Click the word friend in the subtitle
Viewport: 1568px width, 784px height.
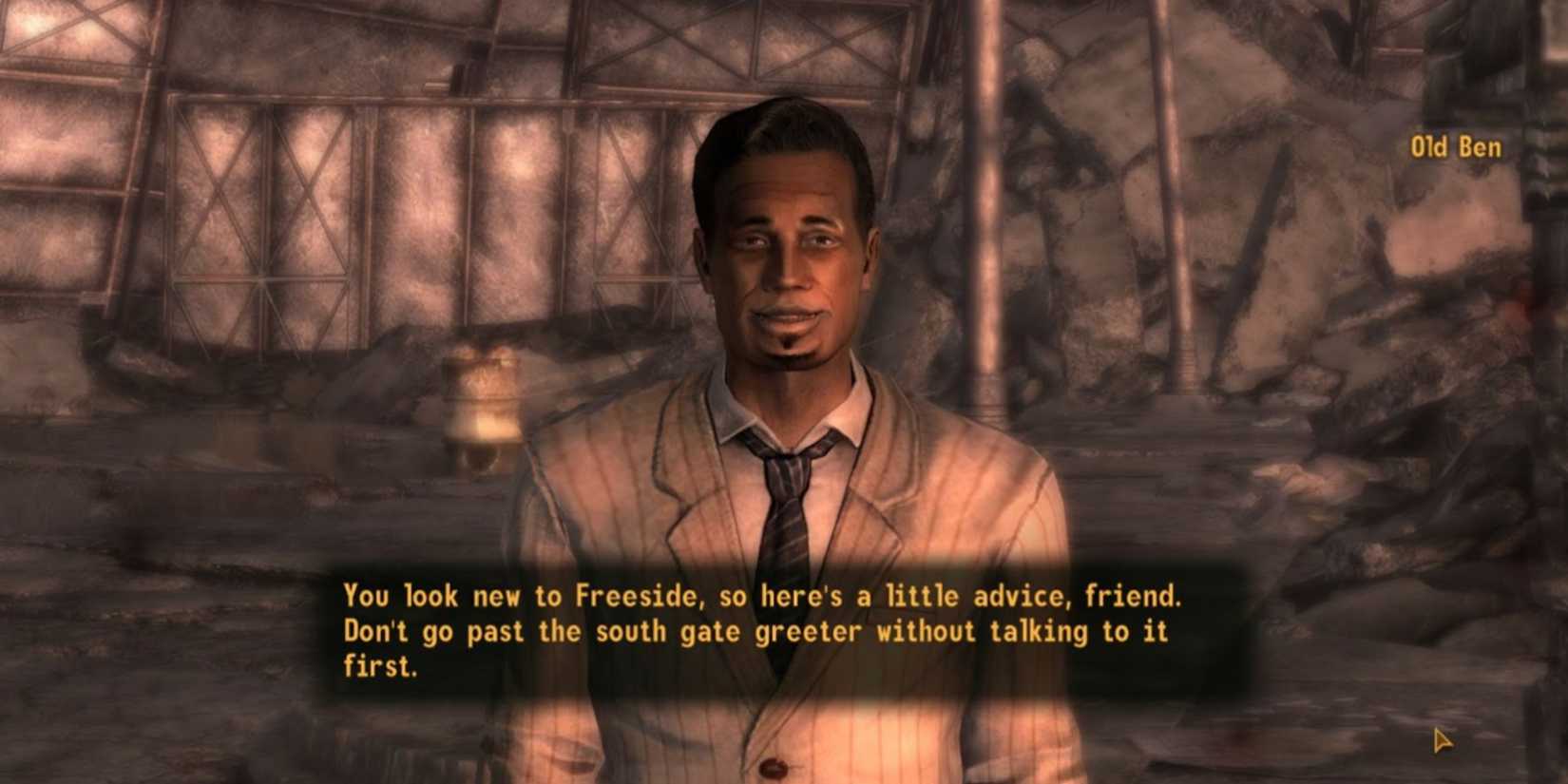(1131, 597)
